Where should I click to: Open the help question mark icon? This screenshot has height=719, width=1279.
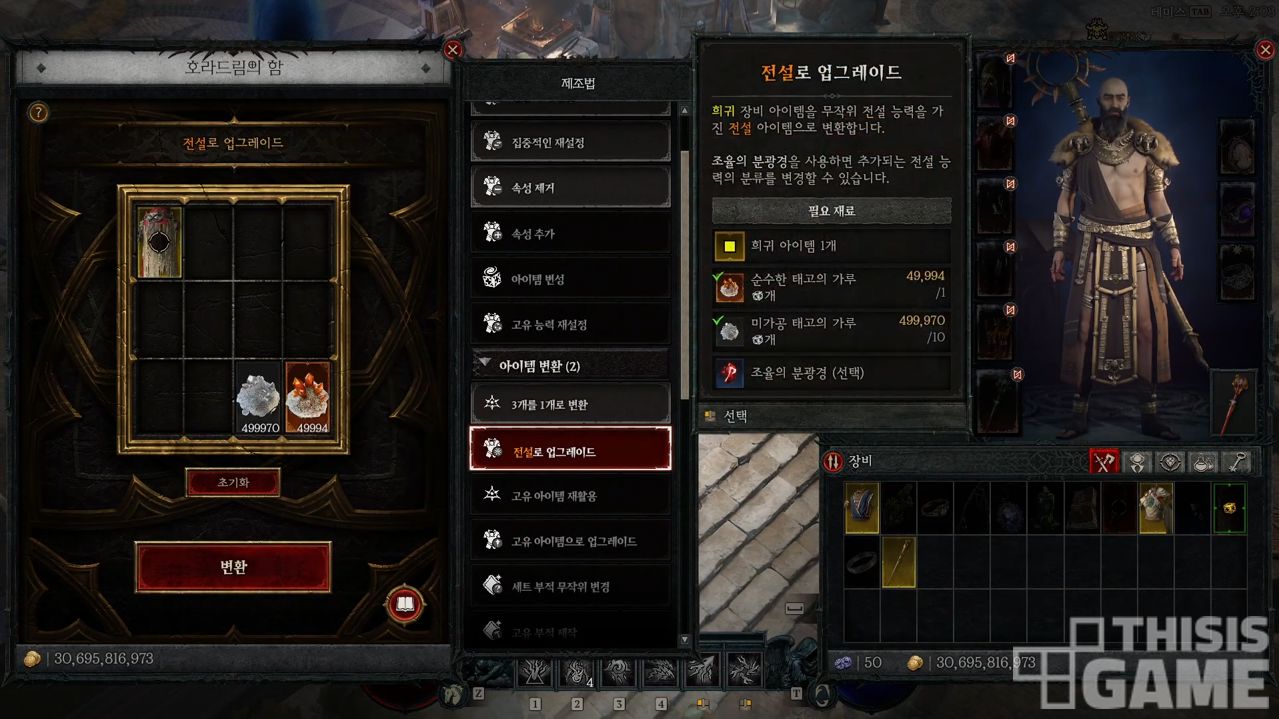tap(38, 113)
